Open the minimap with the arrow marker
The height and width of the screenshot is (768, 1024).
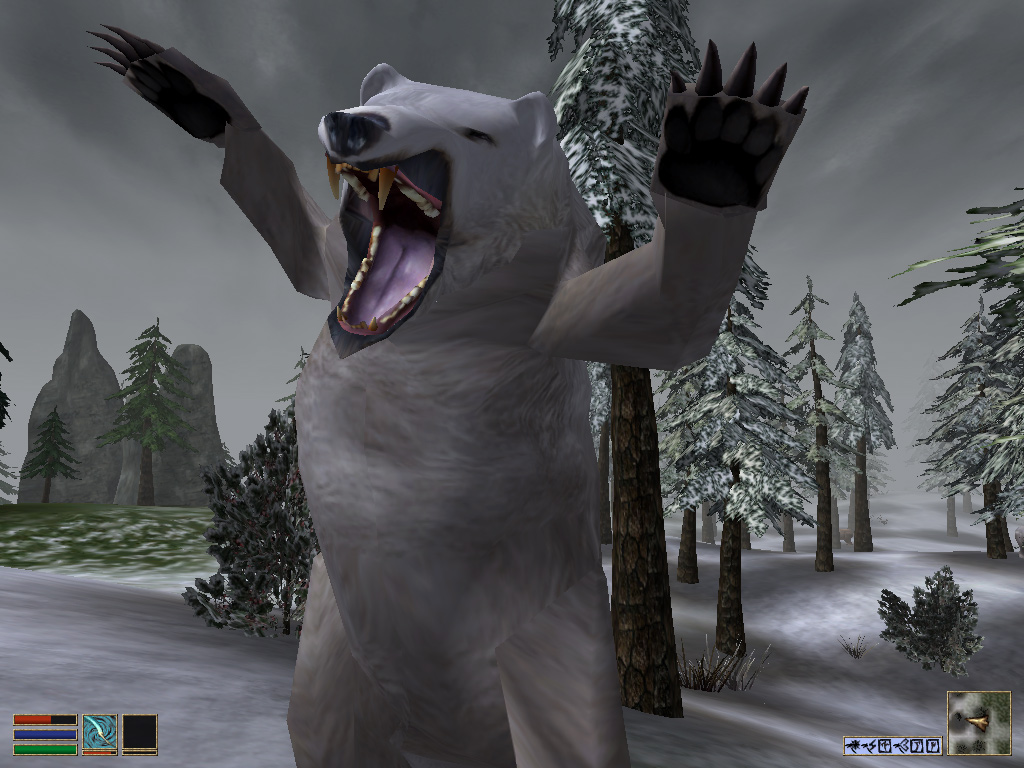click(x=978, y=722)
